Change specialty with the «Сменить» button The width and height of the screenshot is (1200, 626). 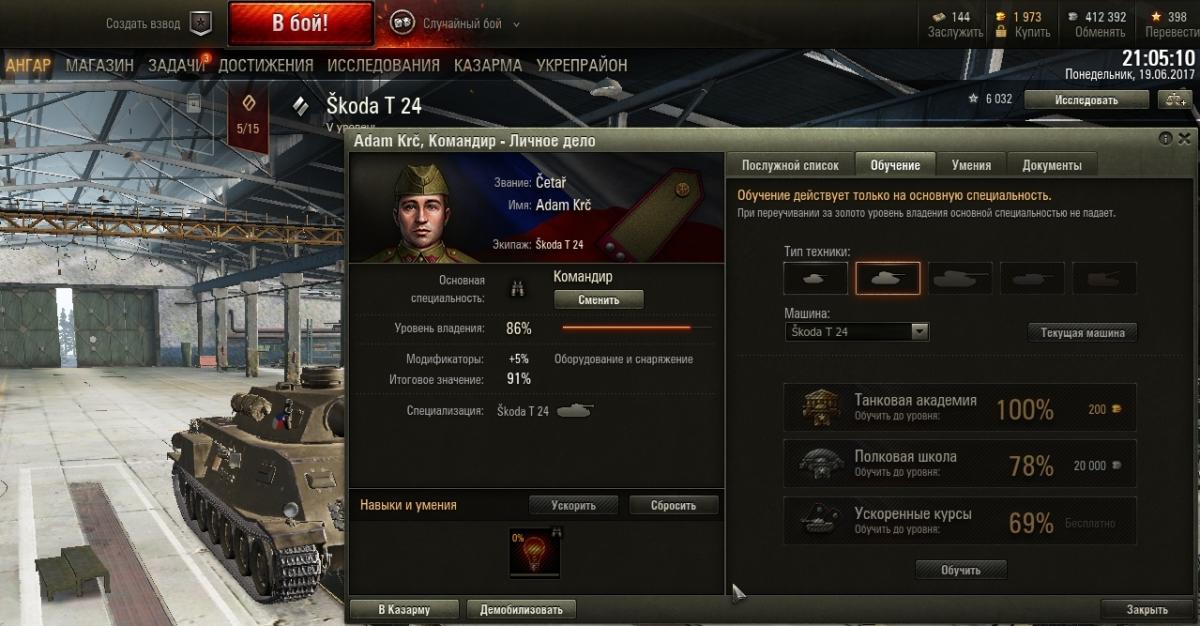click(598, 299)
